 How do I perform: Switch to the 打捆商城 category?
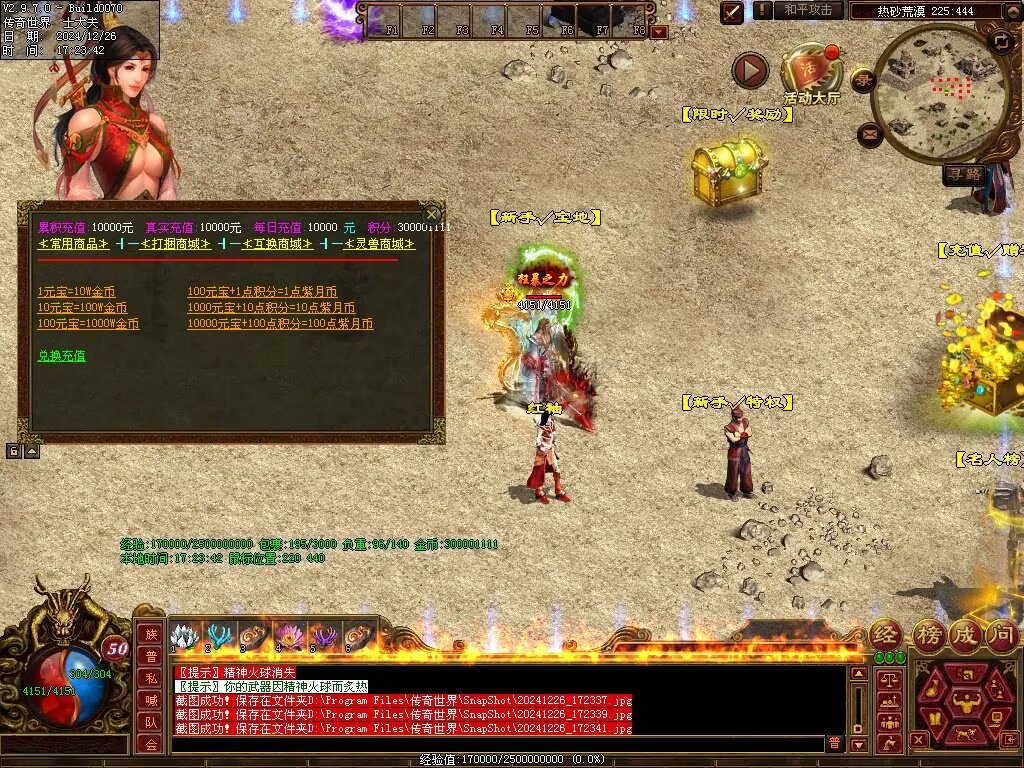coord(168,244)
